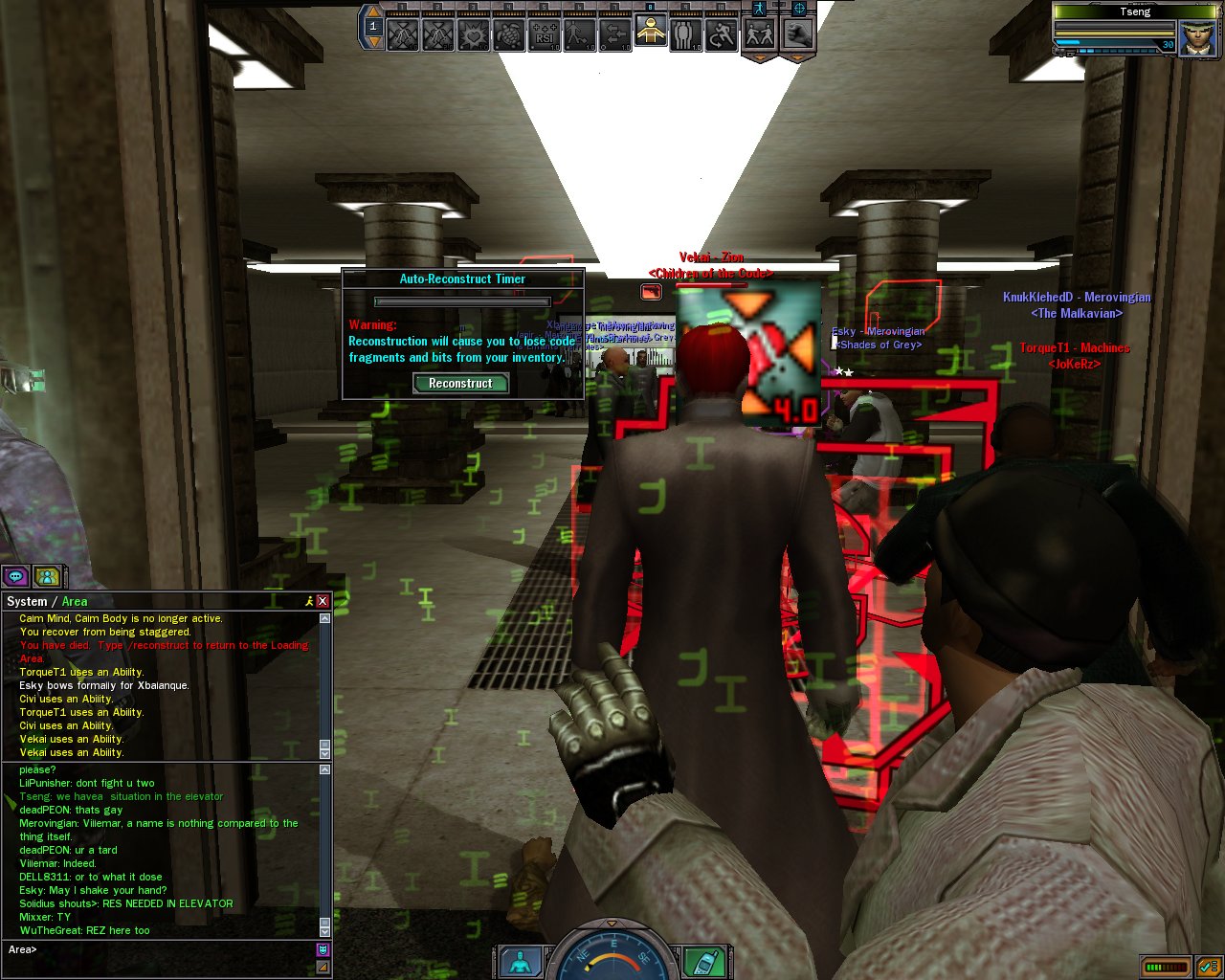Expand the compass using its top arrow
This screenshot has height=980, width=1225.
pyautogui.click(x=612, y=924)
